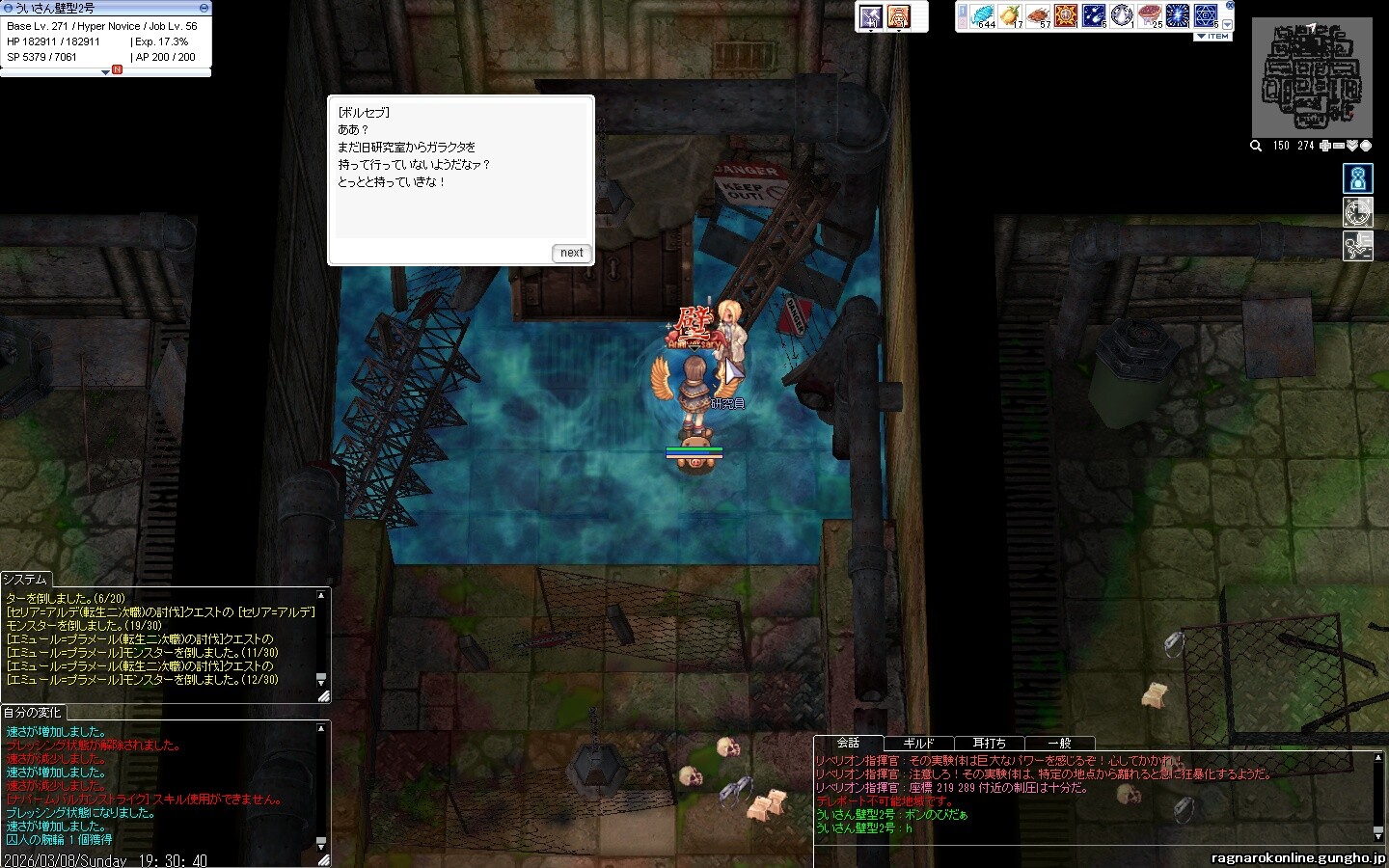Select the システム log tab
The height and width of the screenshot is (868, 1389).
point(25,579)
